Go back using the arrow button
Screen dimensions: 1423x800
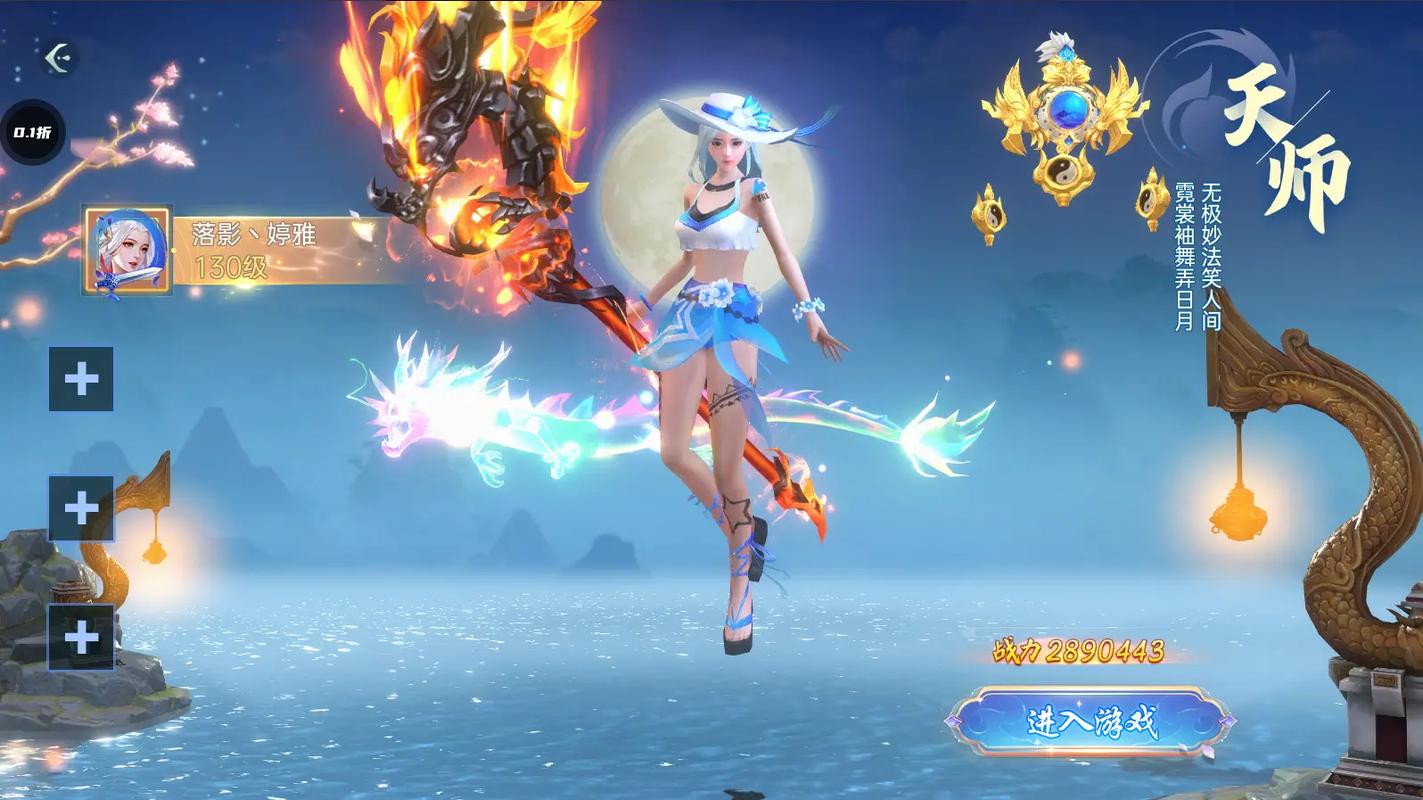[x=59, y=57]
